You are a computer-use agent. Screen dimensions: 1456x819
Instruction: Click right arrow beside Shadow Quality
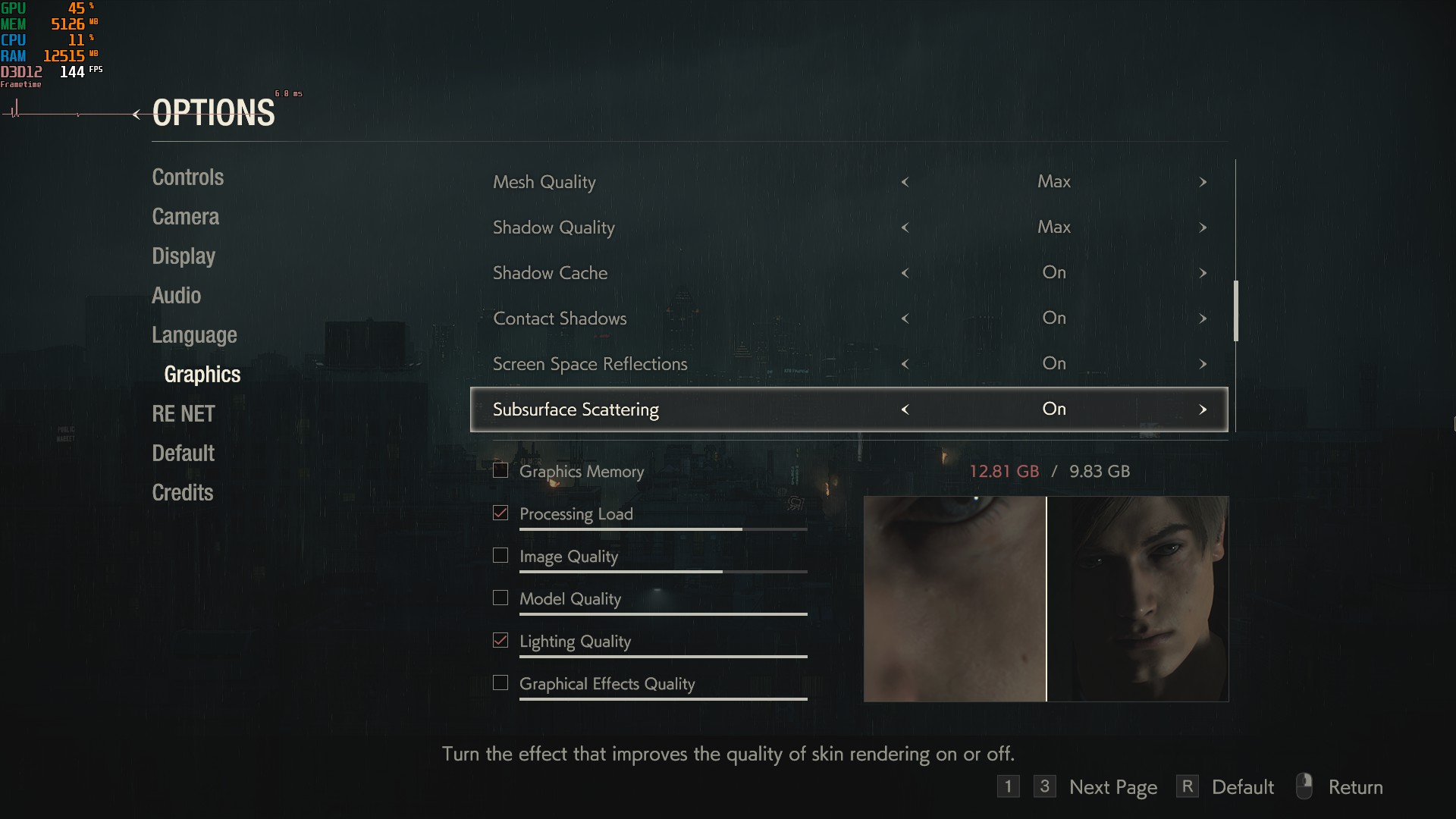coord(1203,227)
